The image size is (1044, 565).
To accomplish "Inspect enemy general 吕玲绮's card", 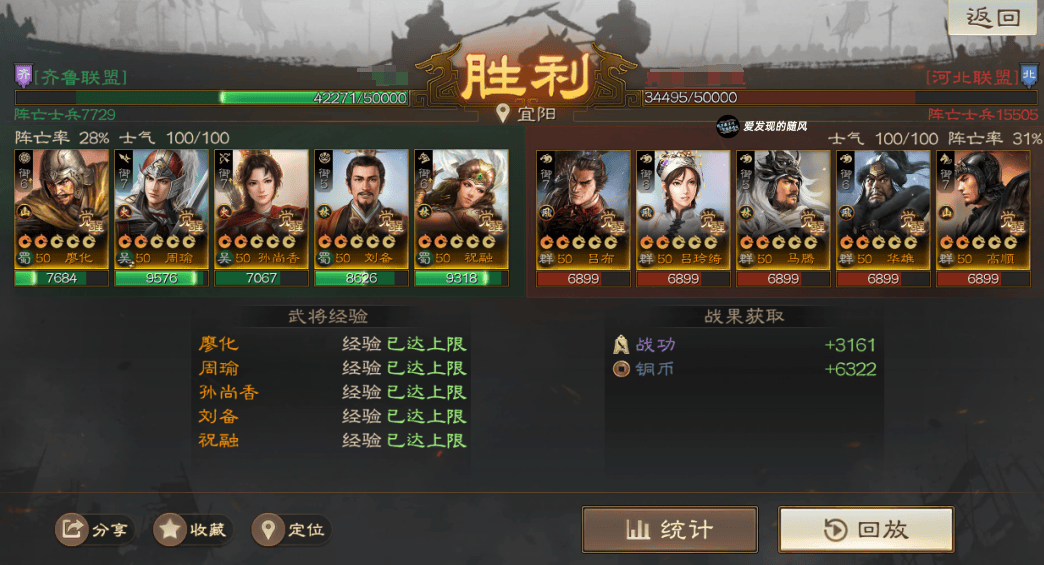I will (683, 209).
